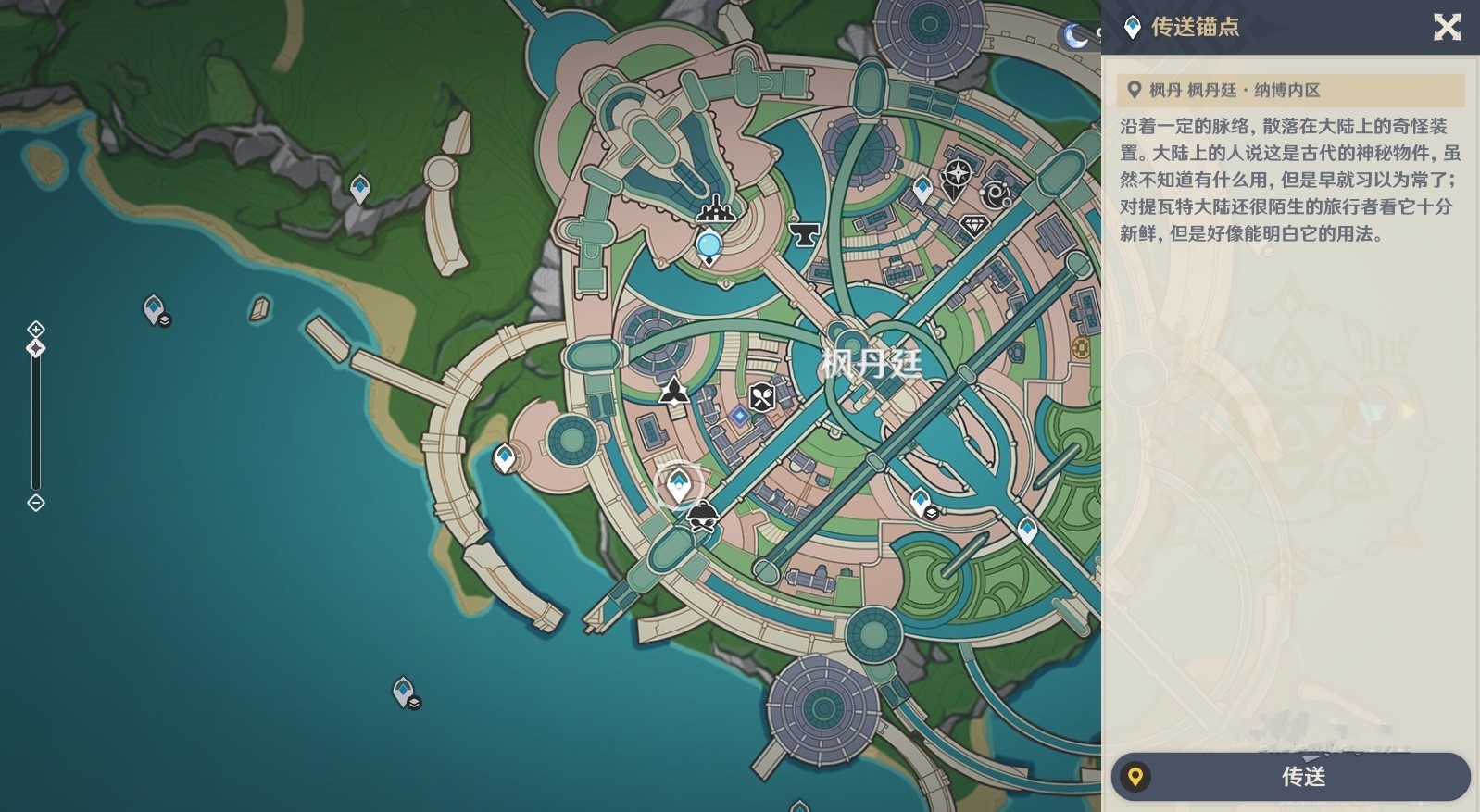Click the purple diamond marker near the restaurant

click(738, 416)
